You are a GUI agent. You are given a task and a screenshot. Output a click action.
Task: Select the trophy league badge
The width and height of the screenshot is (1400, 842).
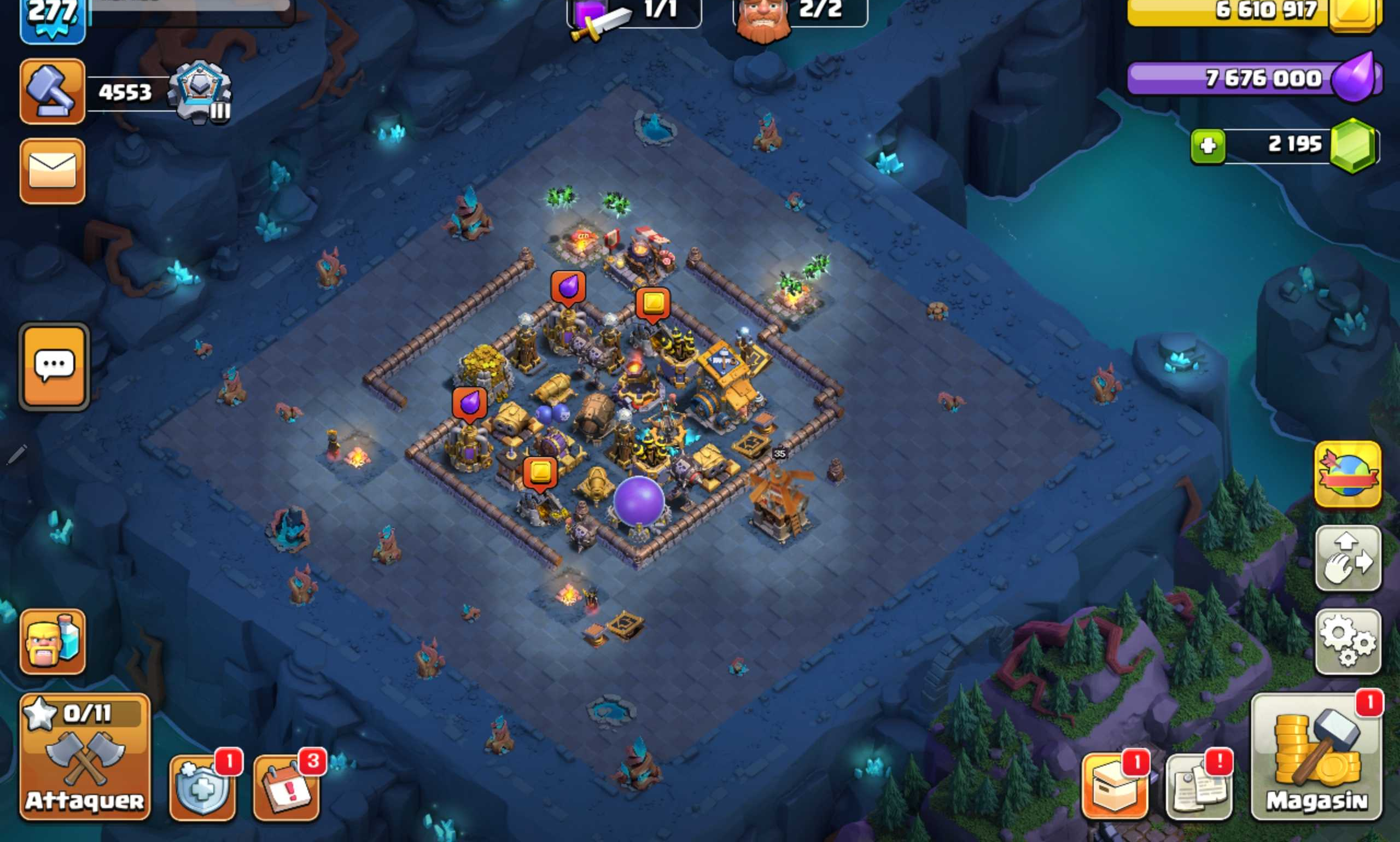[199, 91]
